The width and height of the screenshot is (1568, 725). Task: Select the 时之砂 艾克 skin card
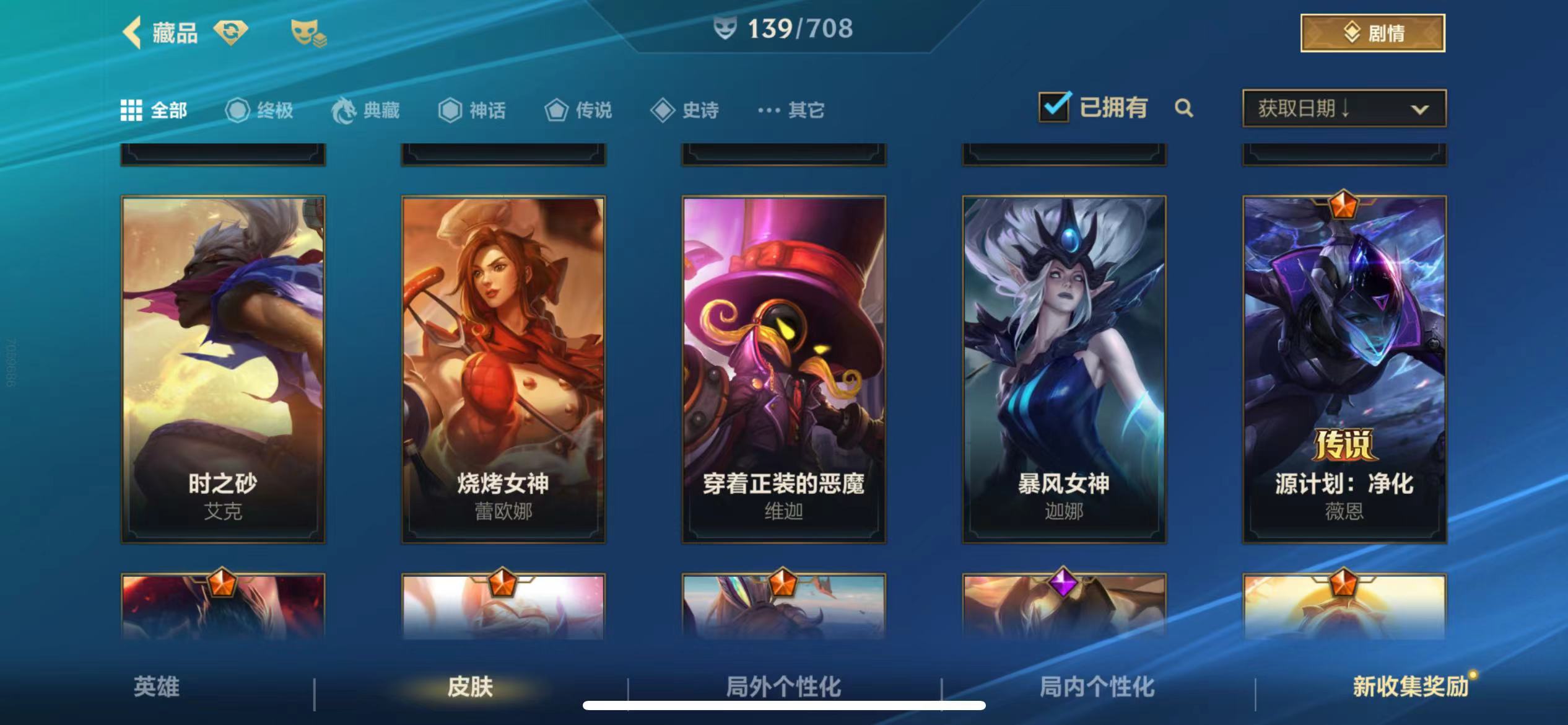pos(223,369)
